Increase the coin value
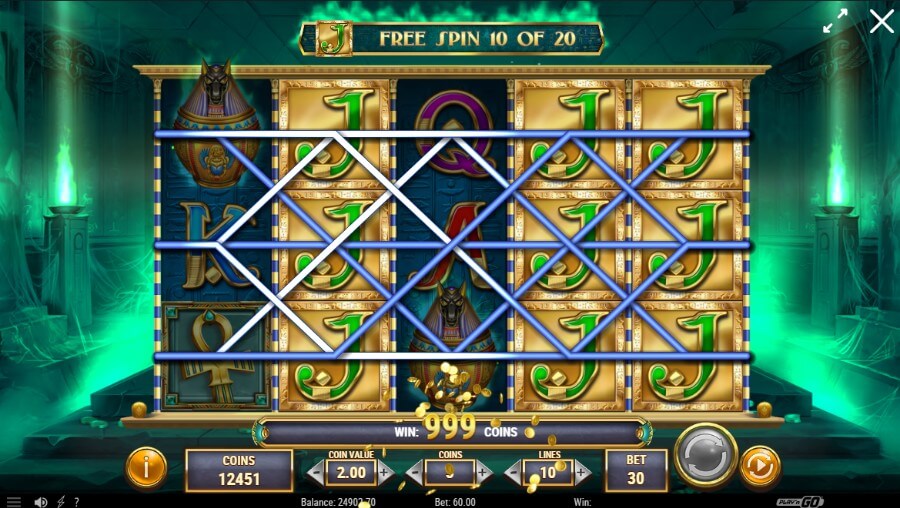900x508 pixels. [x=386, y=472]
